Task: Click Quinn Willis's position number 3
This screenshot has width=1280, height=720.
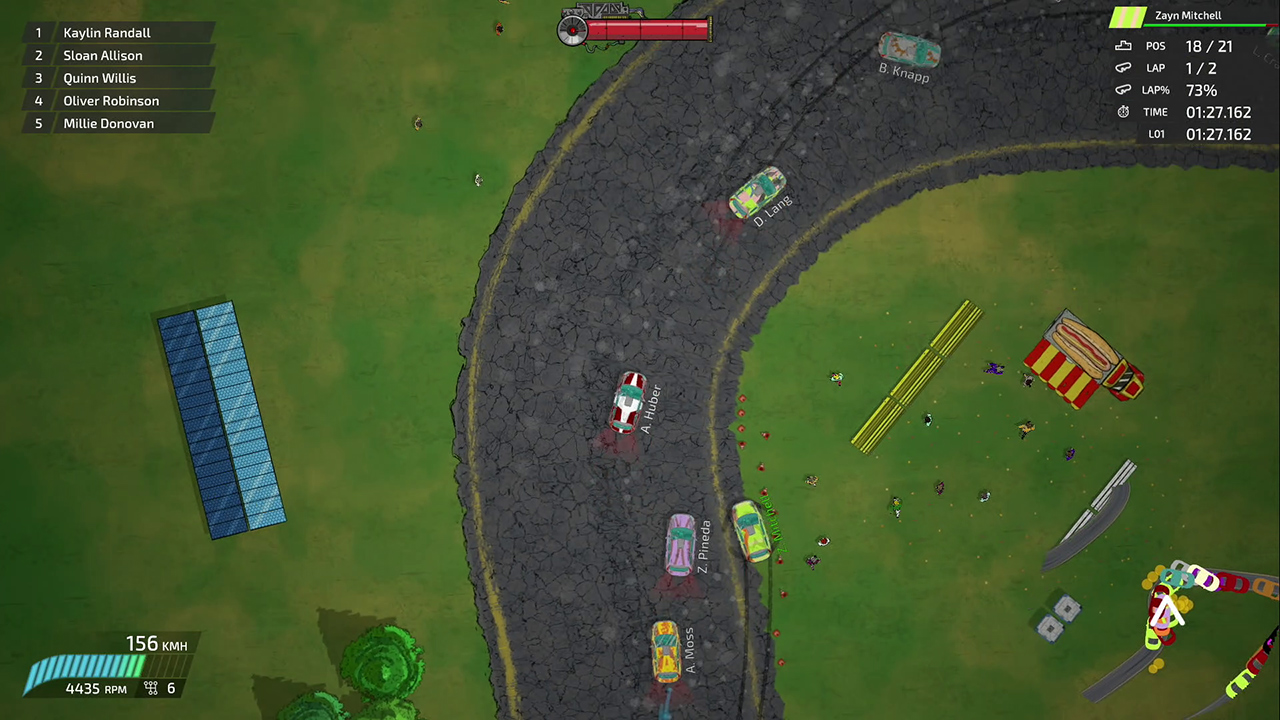Action: point(38,78)
